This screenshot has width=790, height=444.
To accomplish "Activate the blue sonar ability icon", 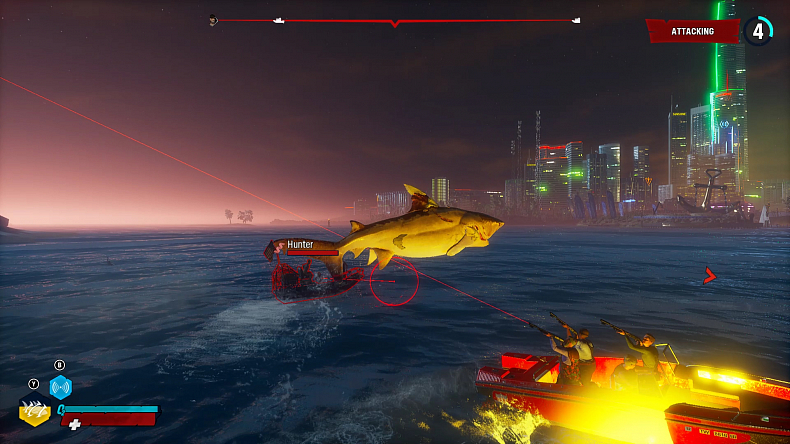I will [60, 387].
